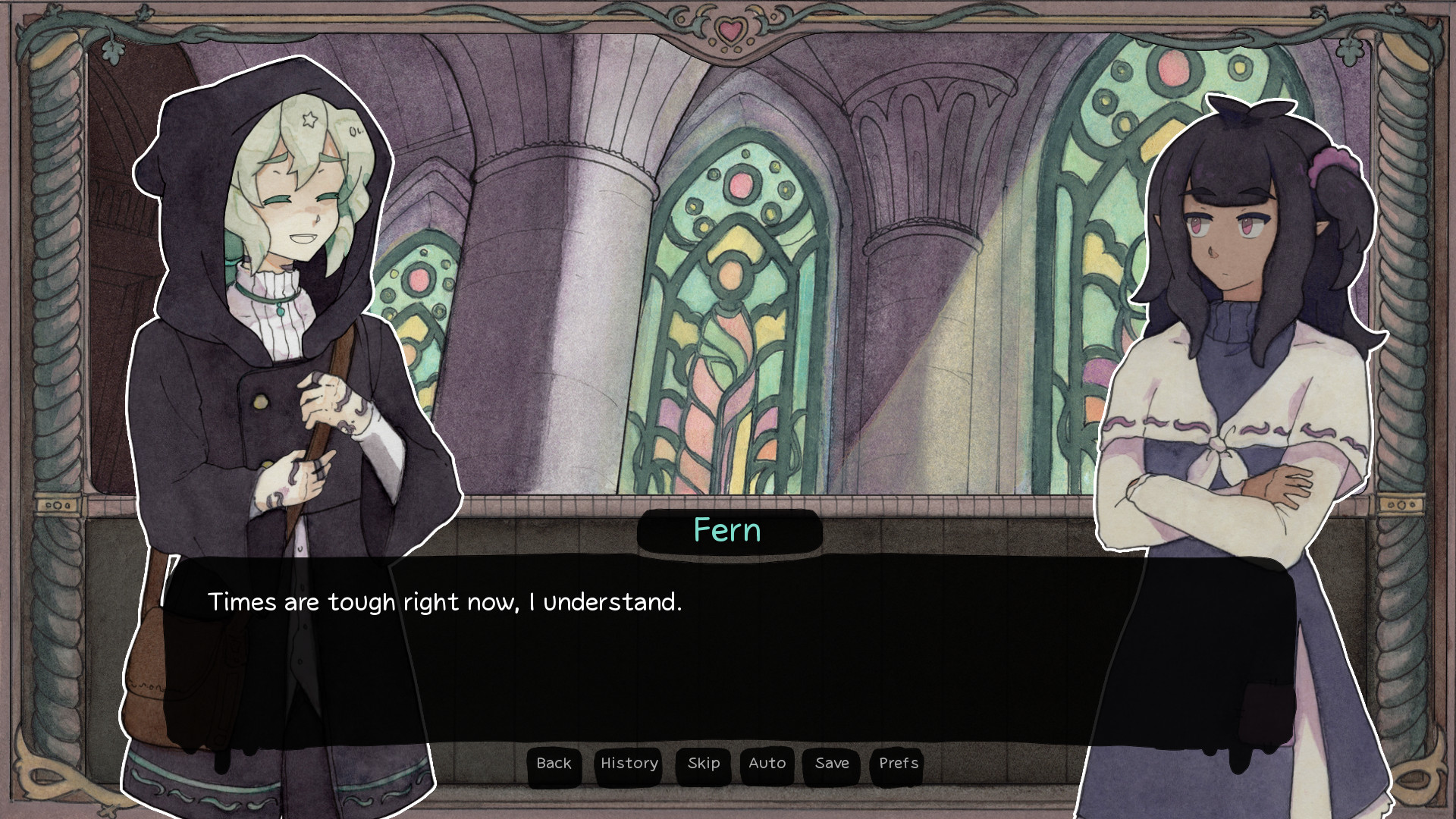1456x819 pixels.
Task: Open the dialogue History log
Action: [x=629, y=764]
